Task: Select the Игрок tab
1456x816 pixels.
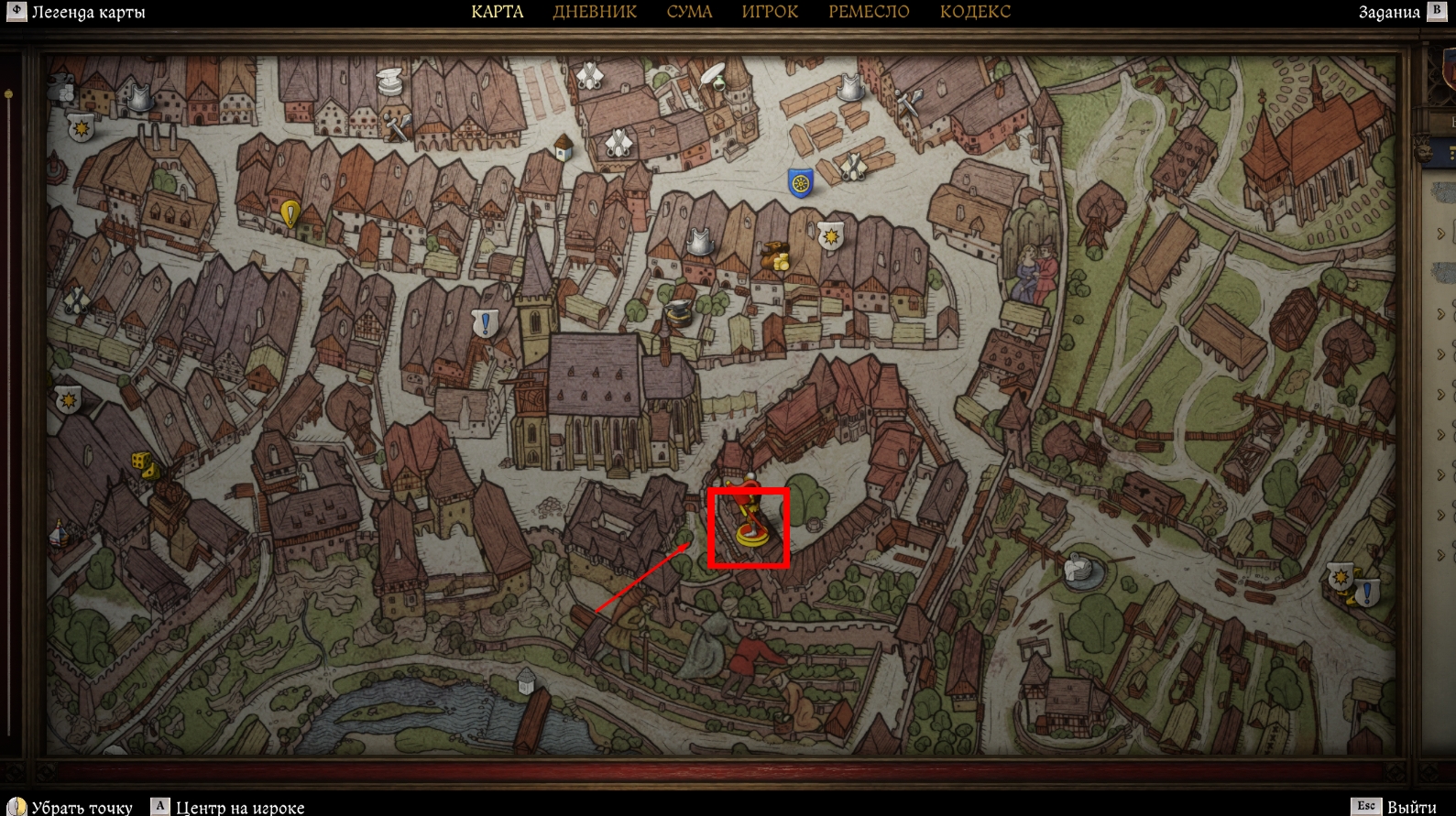Action: coord(769,12)
